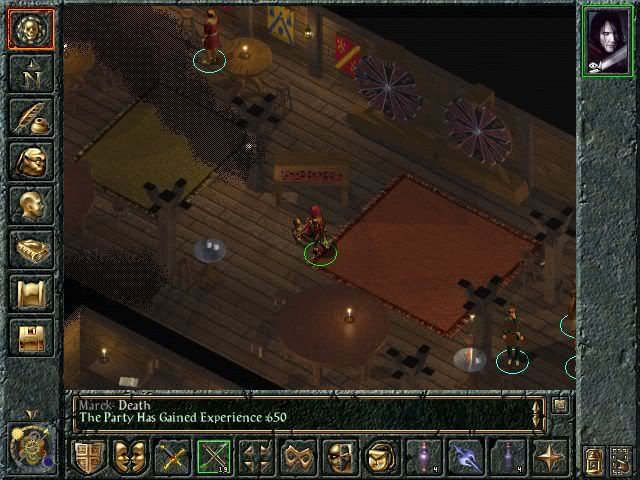Image resolution: width=640 pixels, height=480 pixels.
Task: Select the skull Return to Game button
Action: pos(30,29)
